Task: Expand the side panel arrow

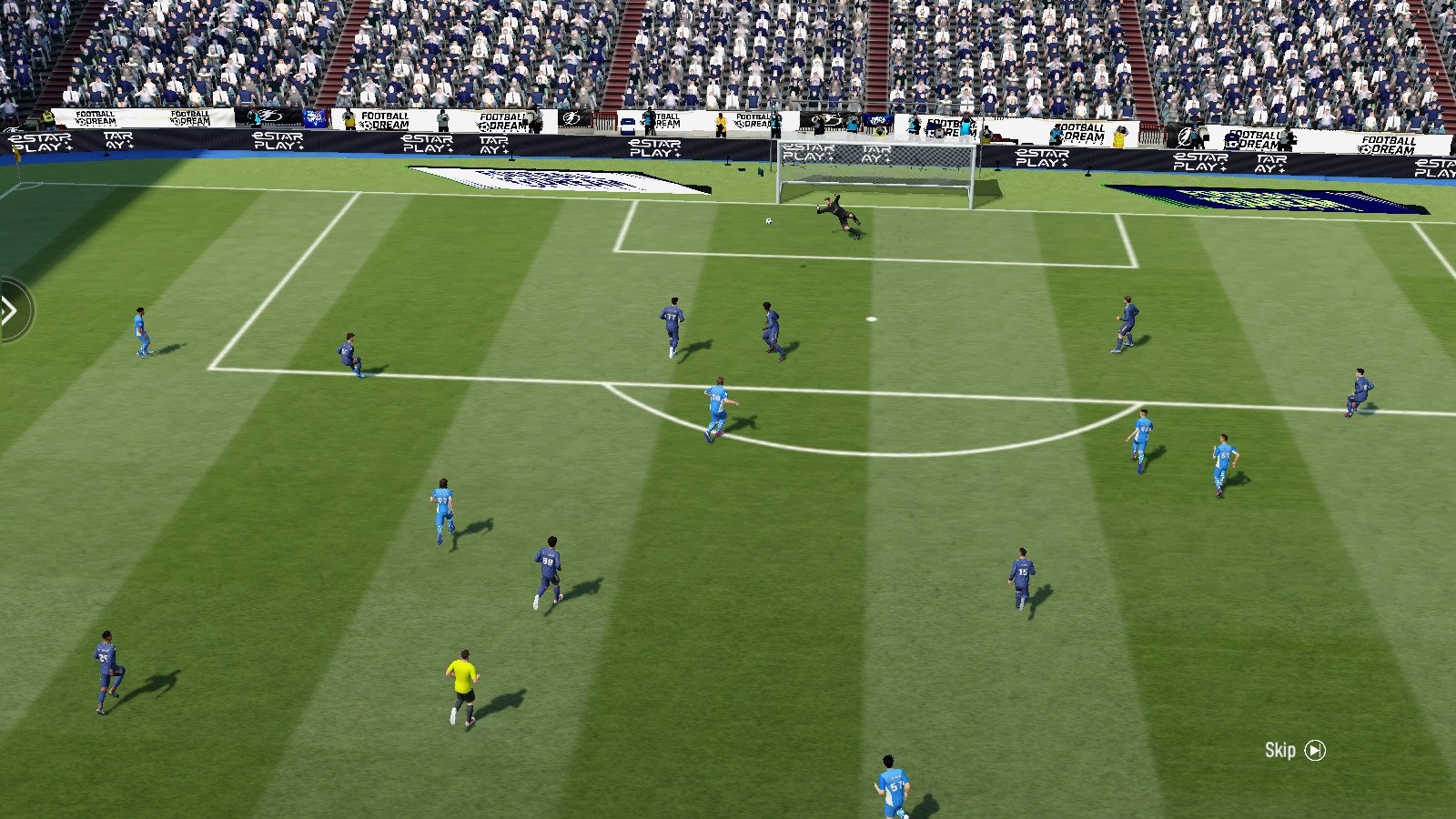Action: pos(11,311)
